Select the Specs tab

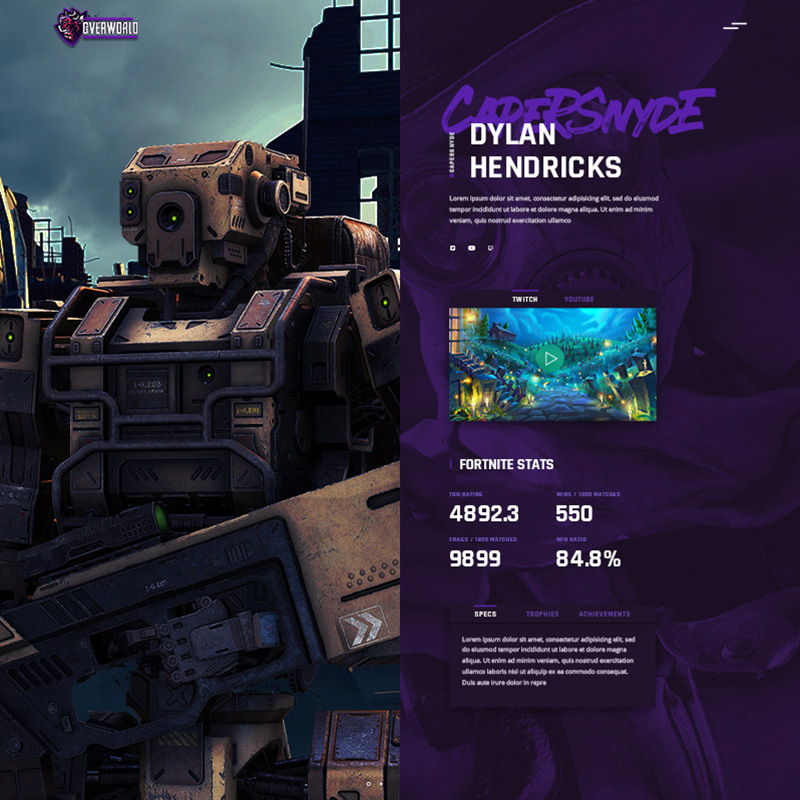(485, 614)
